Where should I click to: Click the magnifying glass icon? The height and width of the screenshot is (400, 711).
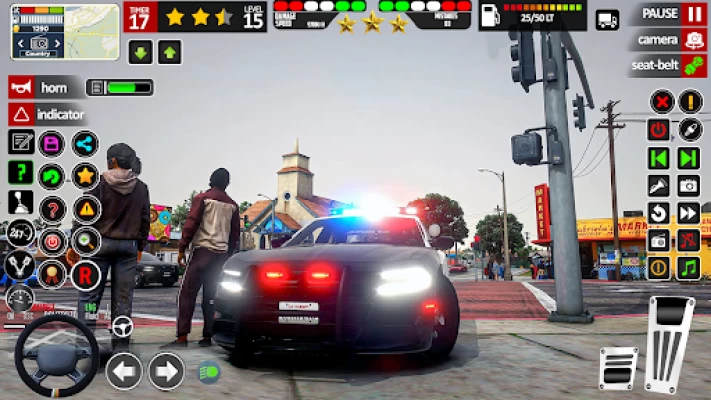pyautogui.click(x=85, y=240)
